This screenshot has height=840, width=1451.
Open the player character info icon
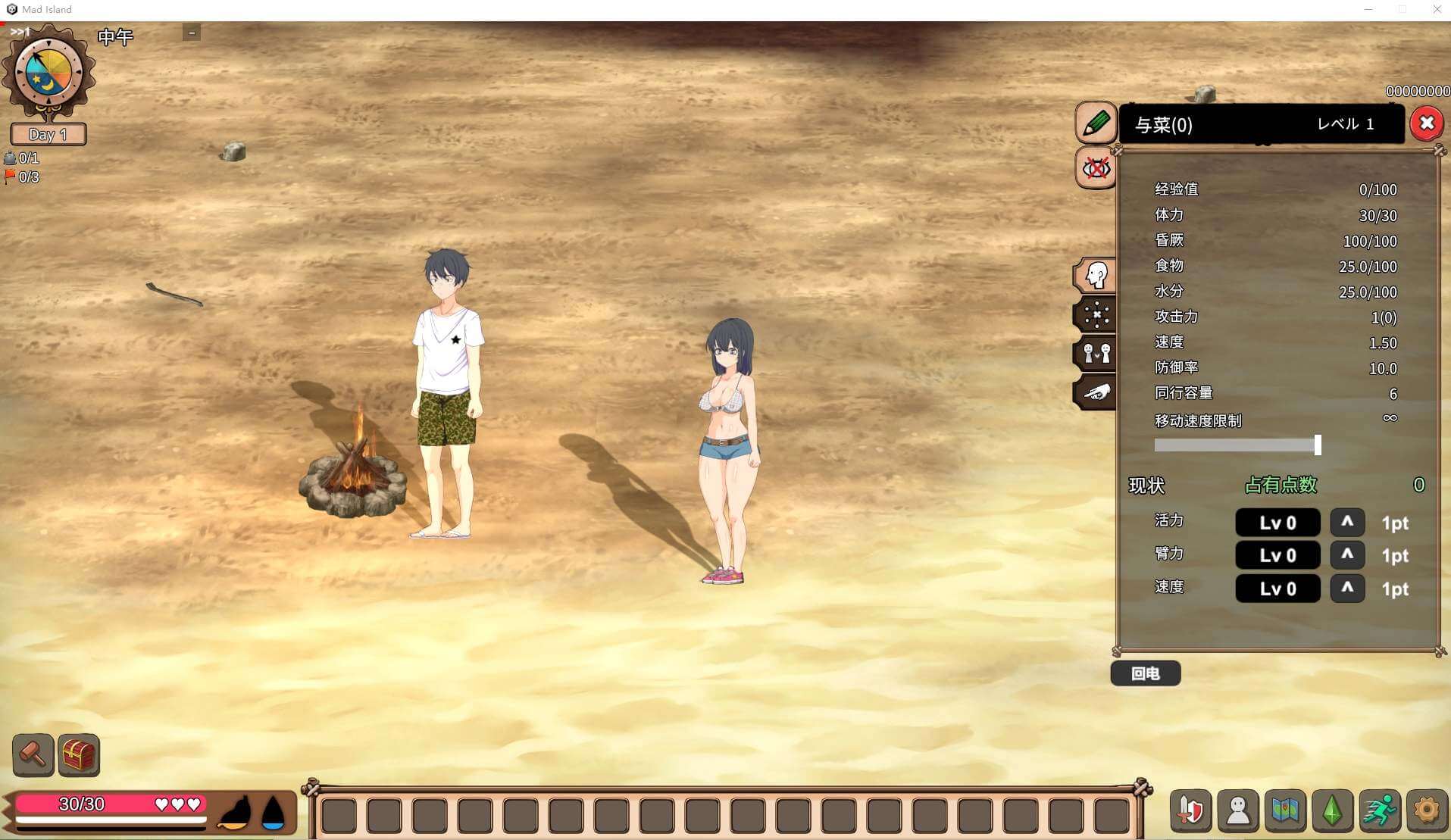1237,810
